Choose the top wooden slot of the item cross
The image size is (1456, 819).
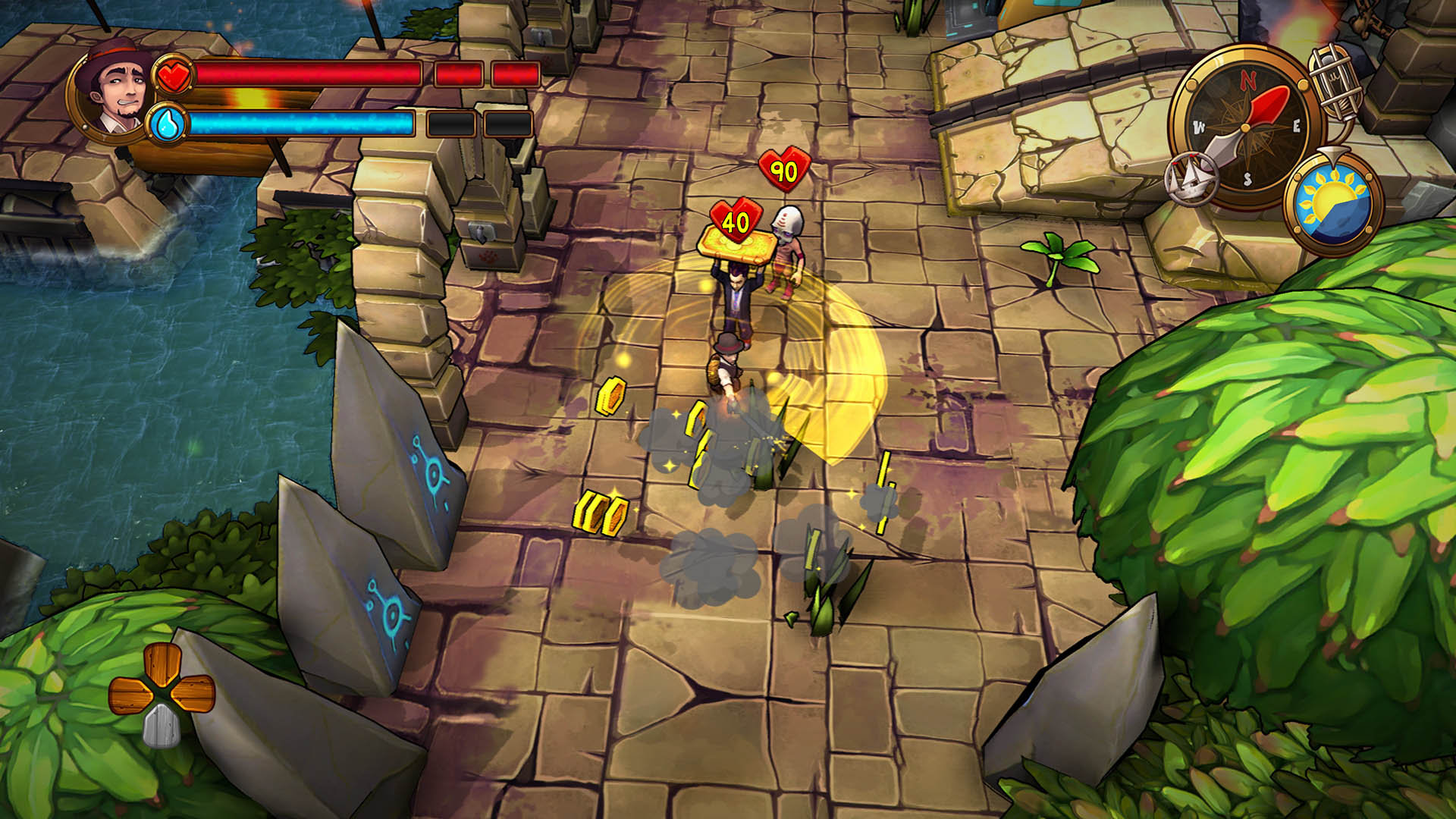click(161, 665)
